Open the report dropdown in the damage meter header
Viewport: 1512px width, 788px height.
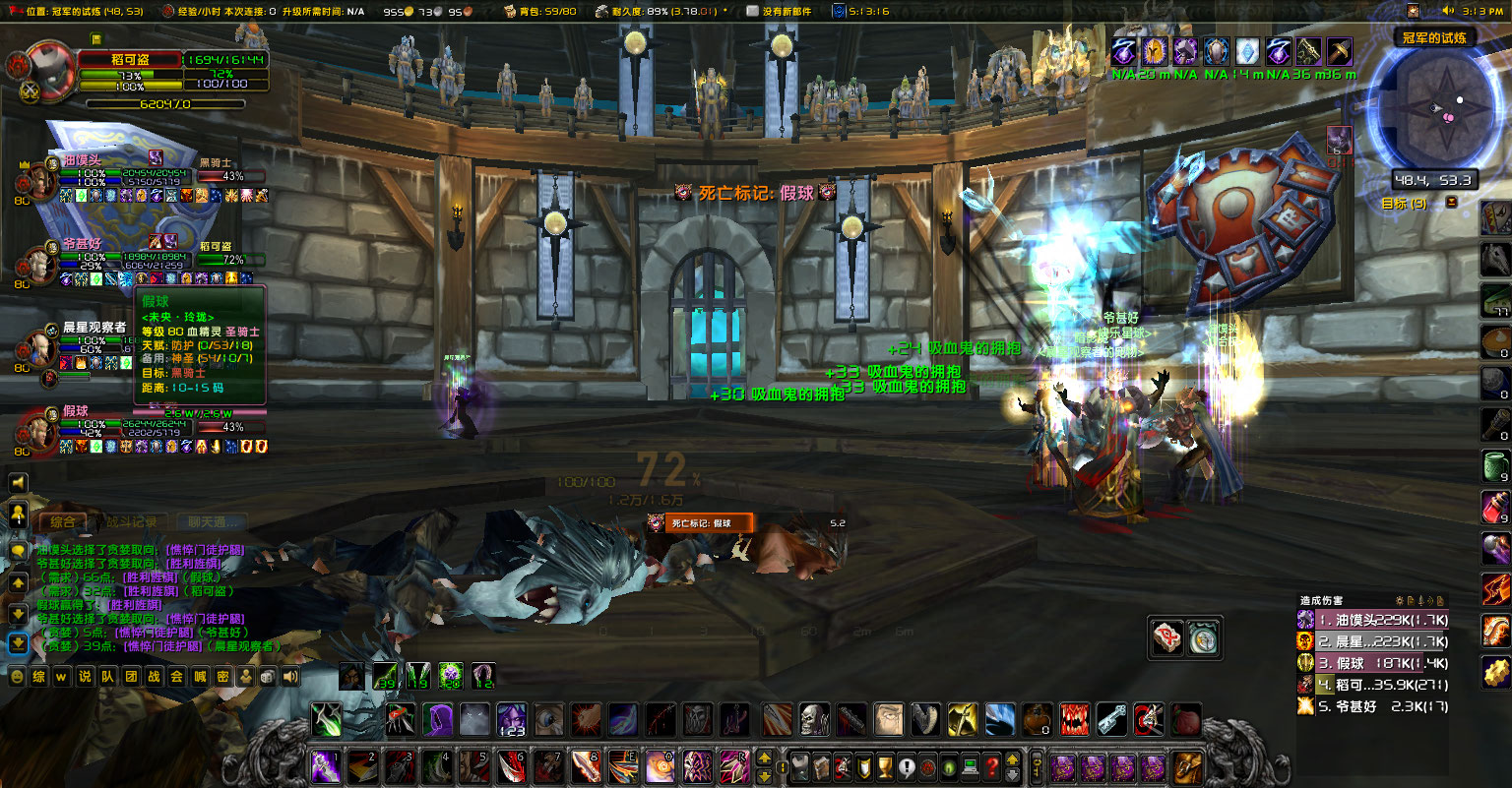pos(1412,601)
